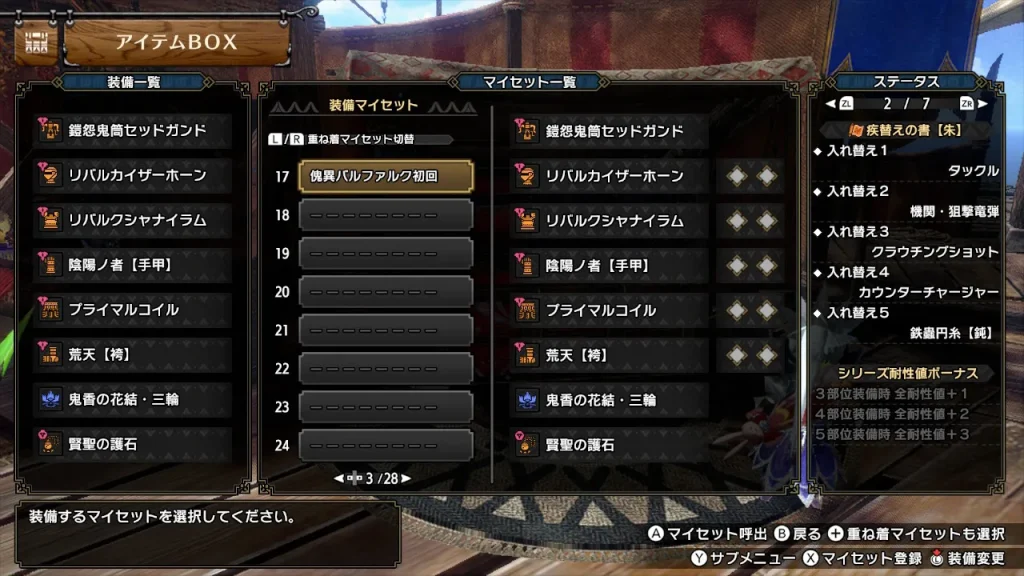Choose empty loadout slot number 18
1024x576 pixels.
coord(385,215)
